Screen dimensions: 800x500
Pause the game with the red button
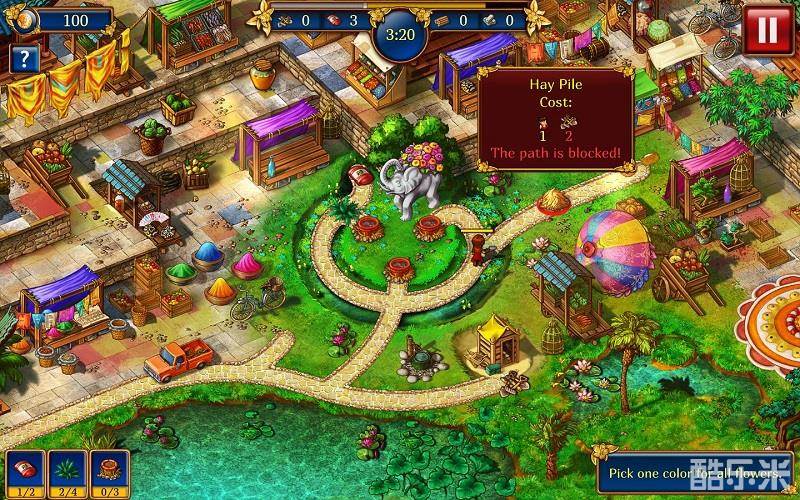pyautogui.click(x=768, y=29)
